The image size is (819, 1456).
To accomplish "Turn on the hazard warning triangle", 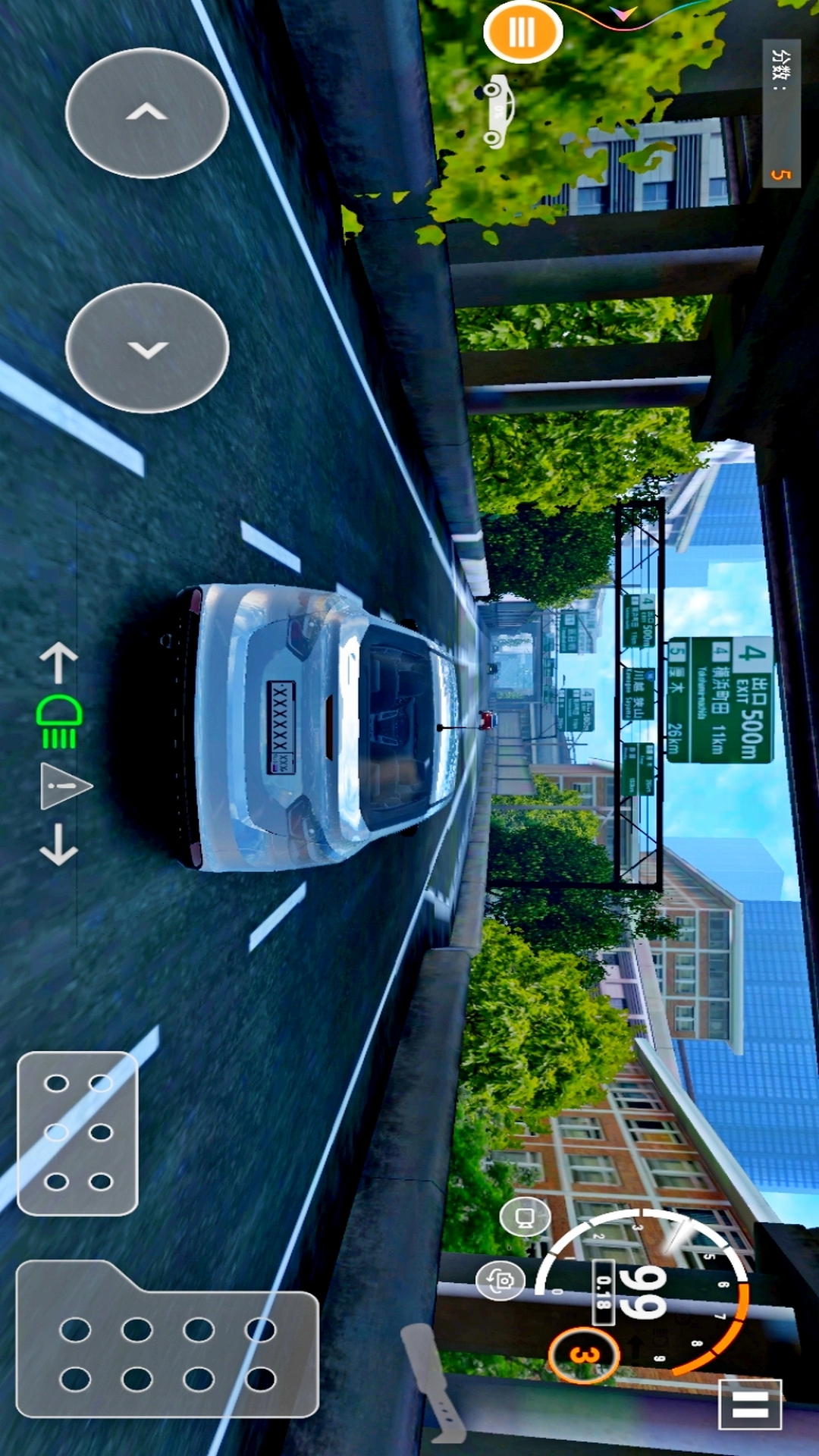I will [x=64, y=786].
